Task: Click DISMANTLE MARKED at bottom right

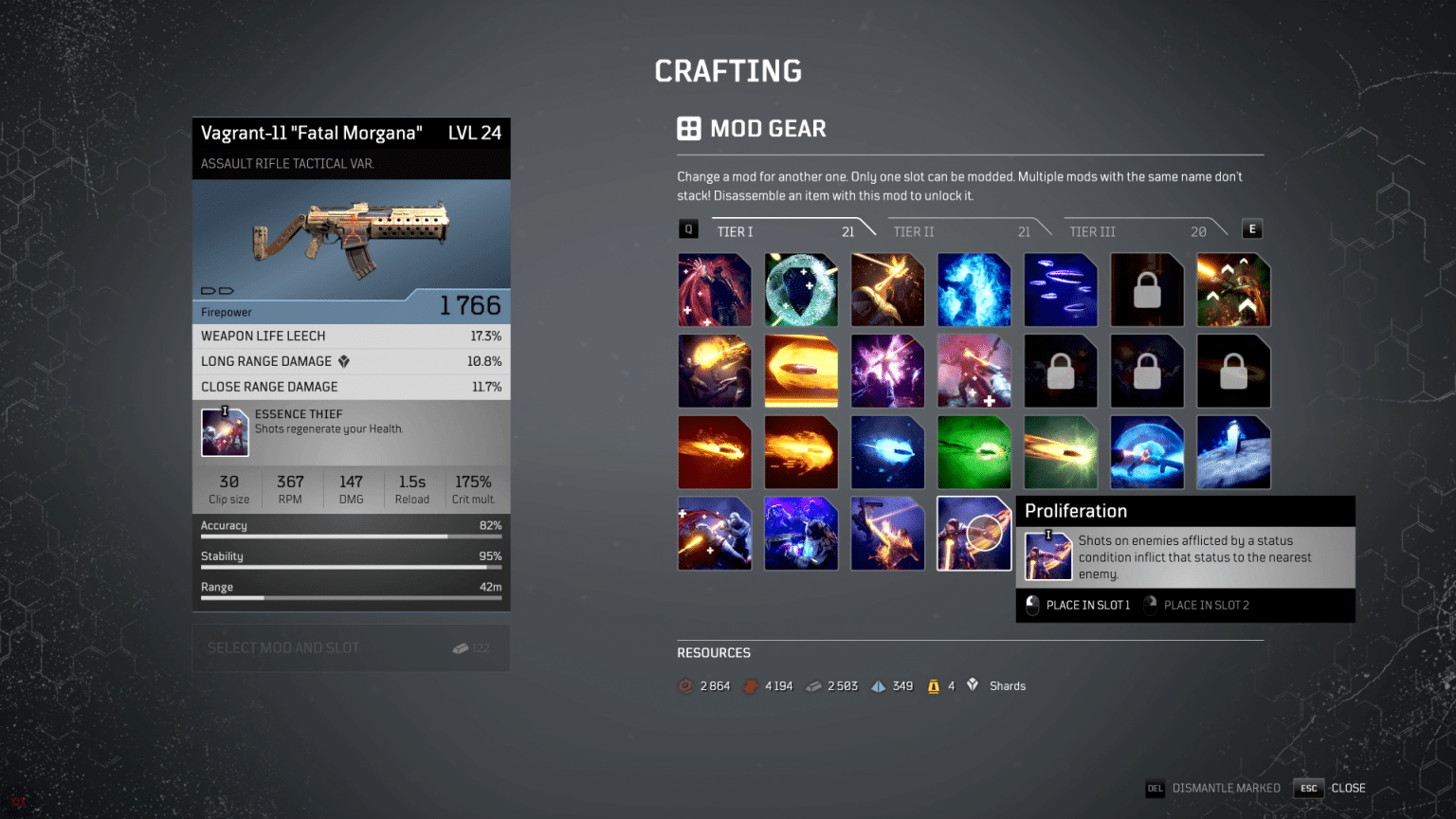Action: pos(1225,788)
